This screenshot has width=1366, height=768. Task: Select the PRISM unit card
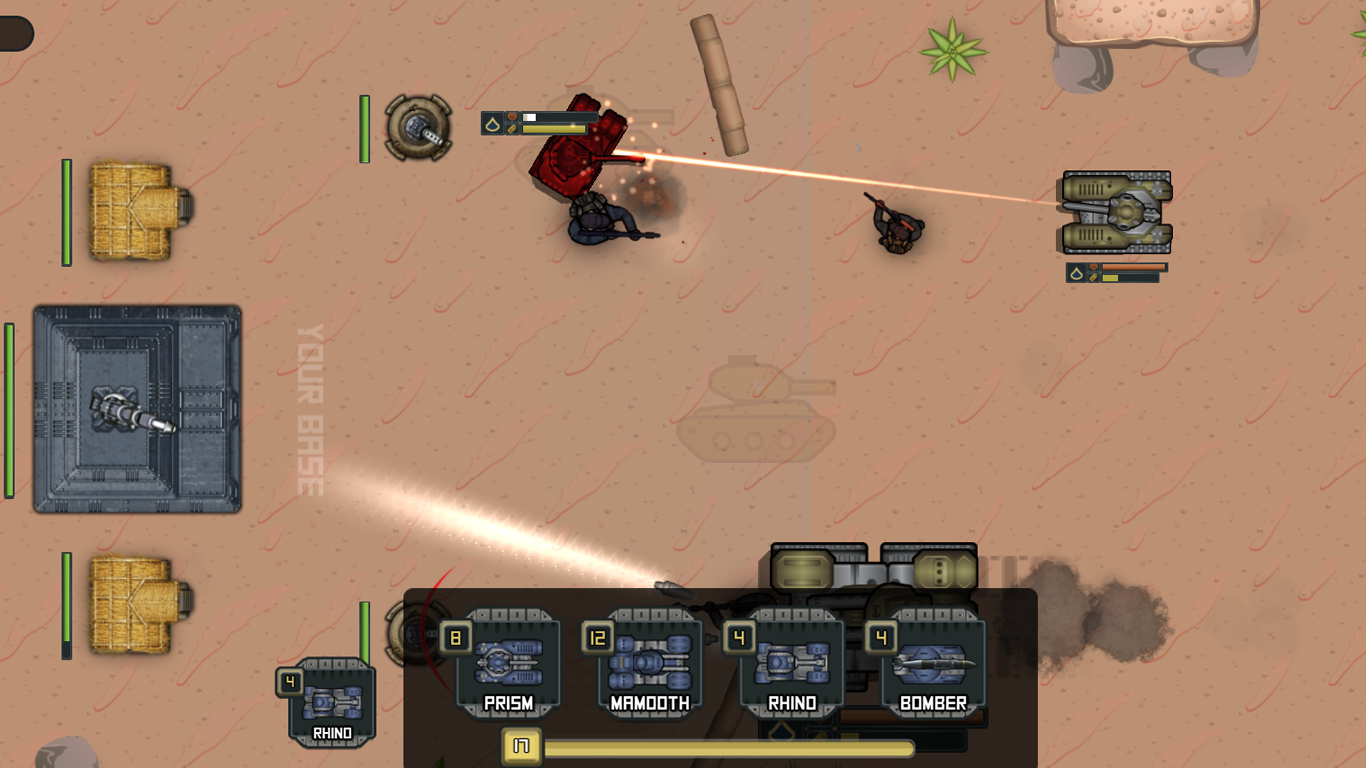(510, 660)
